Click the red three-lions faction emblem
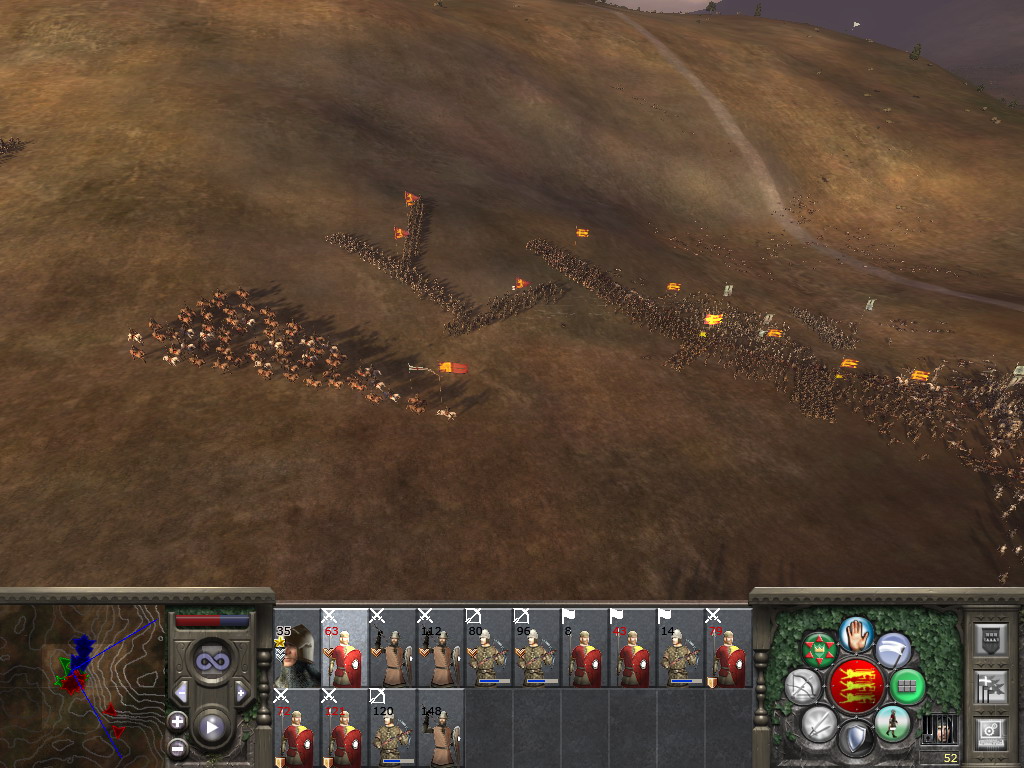Screen dimensions: 1024x768 click(x=855, y=686)
